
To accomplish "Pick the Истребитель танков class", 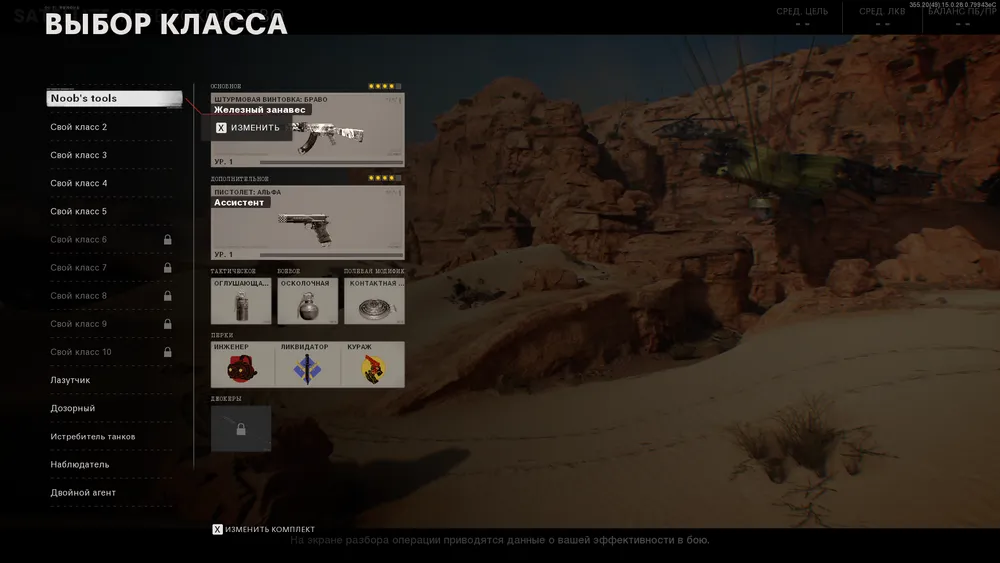I will [x=112, y=436].
